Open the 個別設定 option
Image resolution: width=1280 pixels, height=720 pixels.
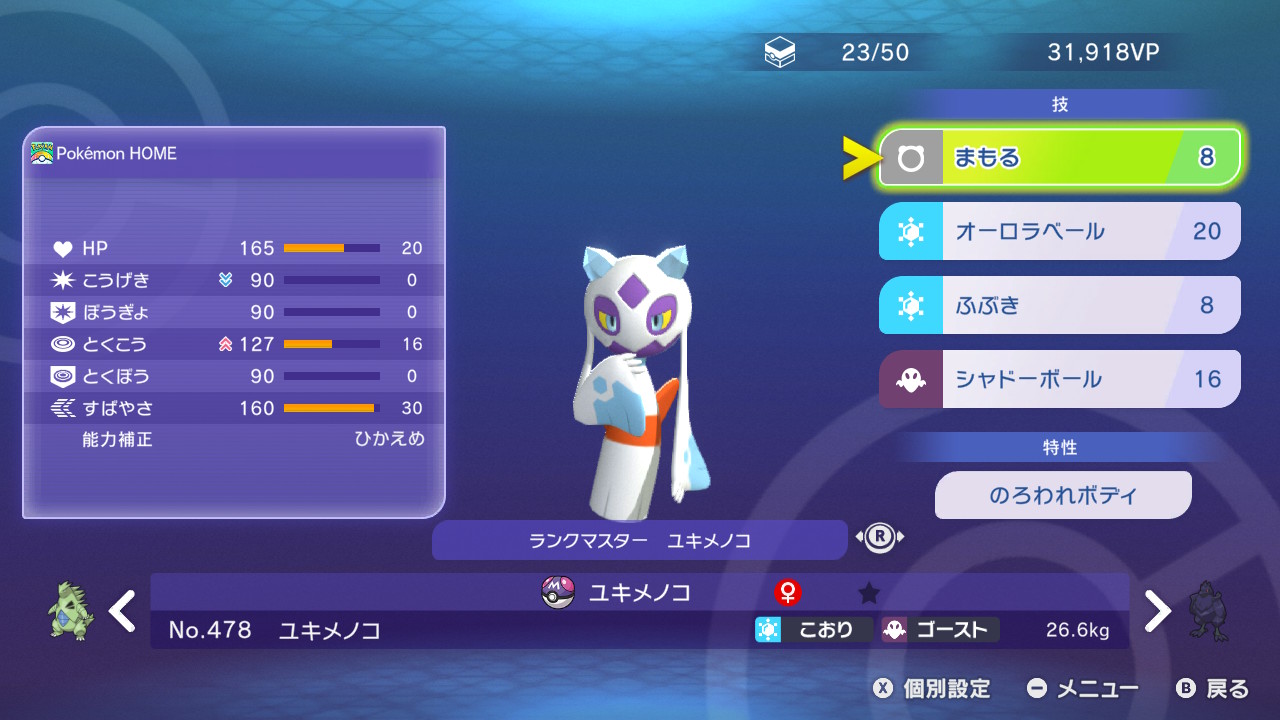point(932,689)
